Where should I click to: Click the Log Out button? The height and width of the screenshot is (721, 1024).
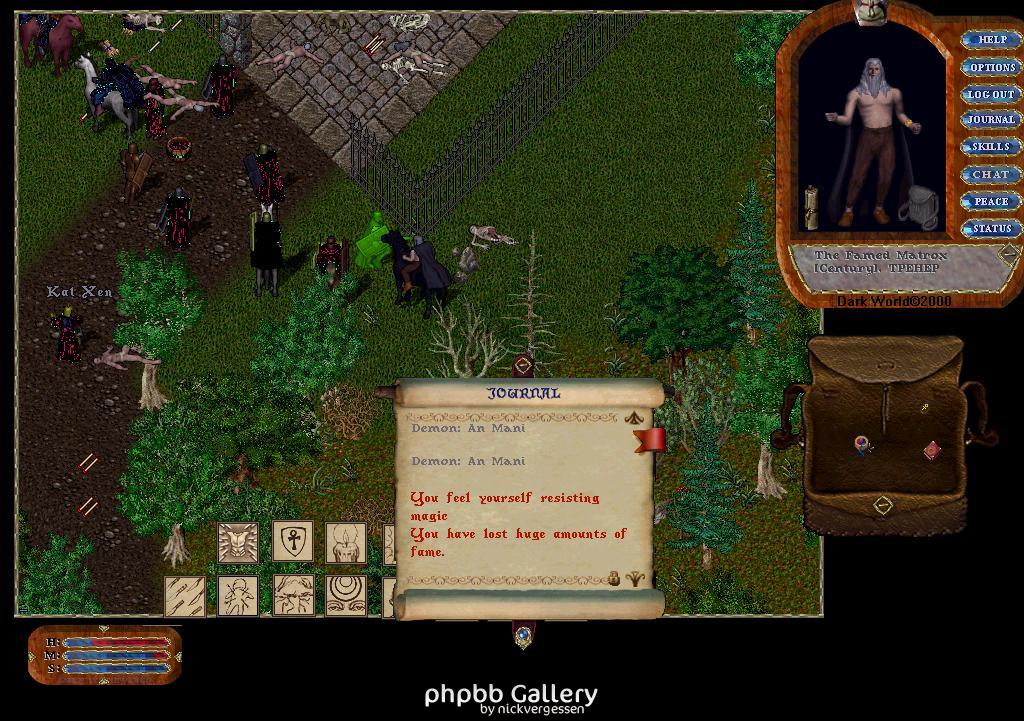tap(990, 94)
